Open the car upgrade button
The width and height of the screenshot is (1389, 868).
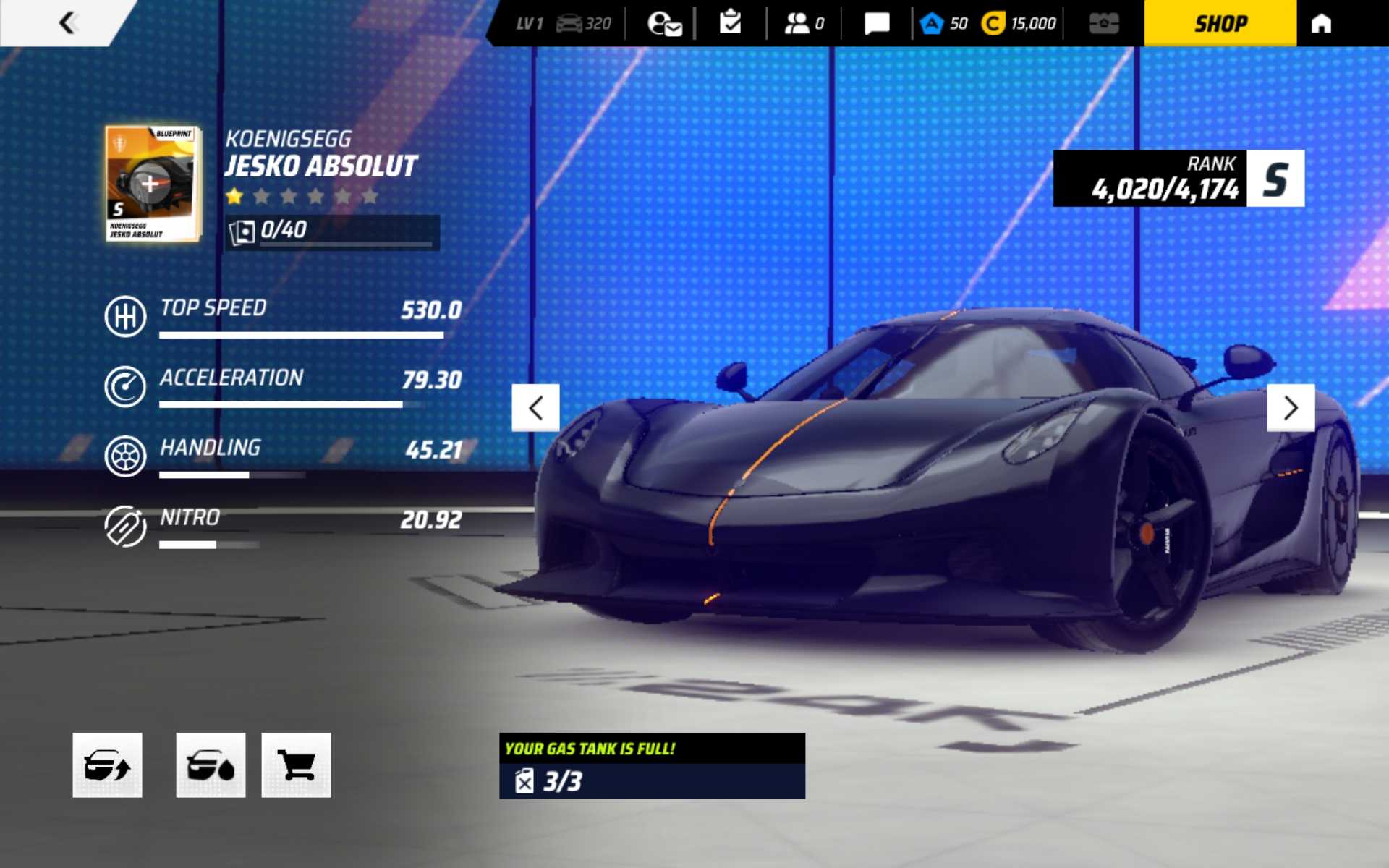pos(107,765)
